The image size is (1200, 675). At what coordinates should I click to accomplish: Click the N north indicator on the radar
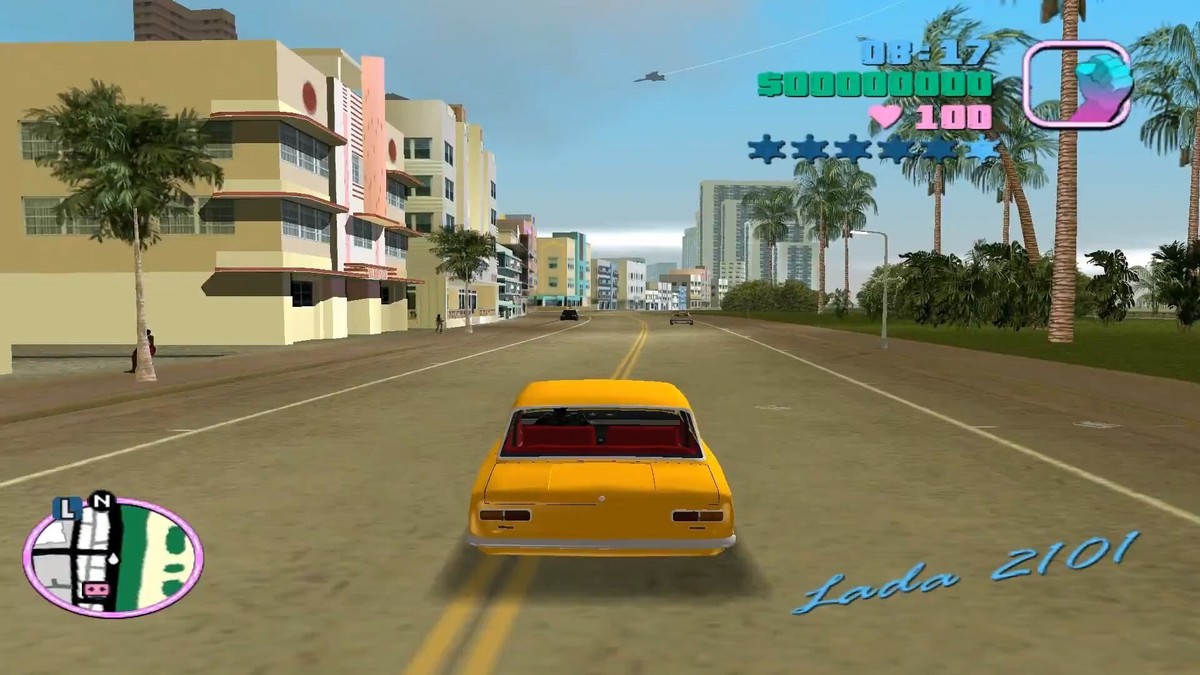[x=101, y=500]
